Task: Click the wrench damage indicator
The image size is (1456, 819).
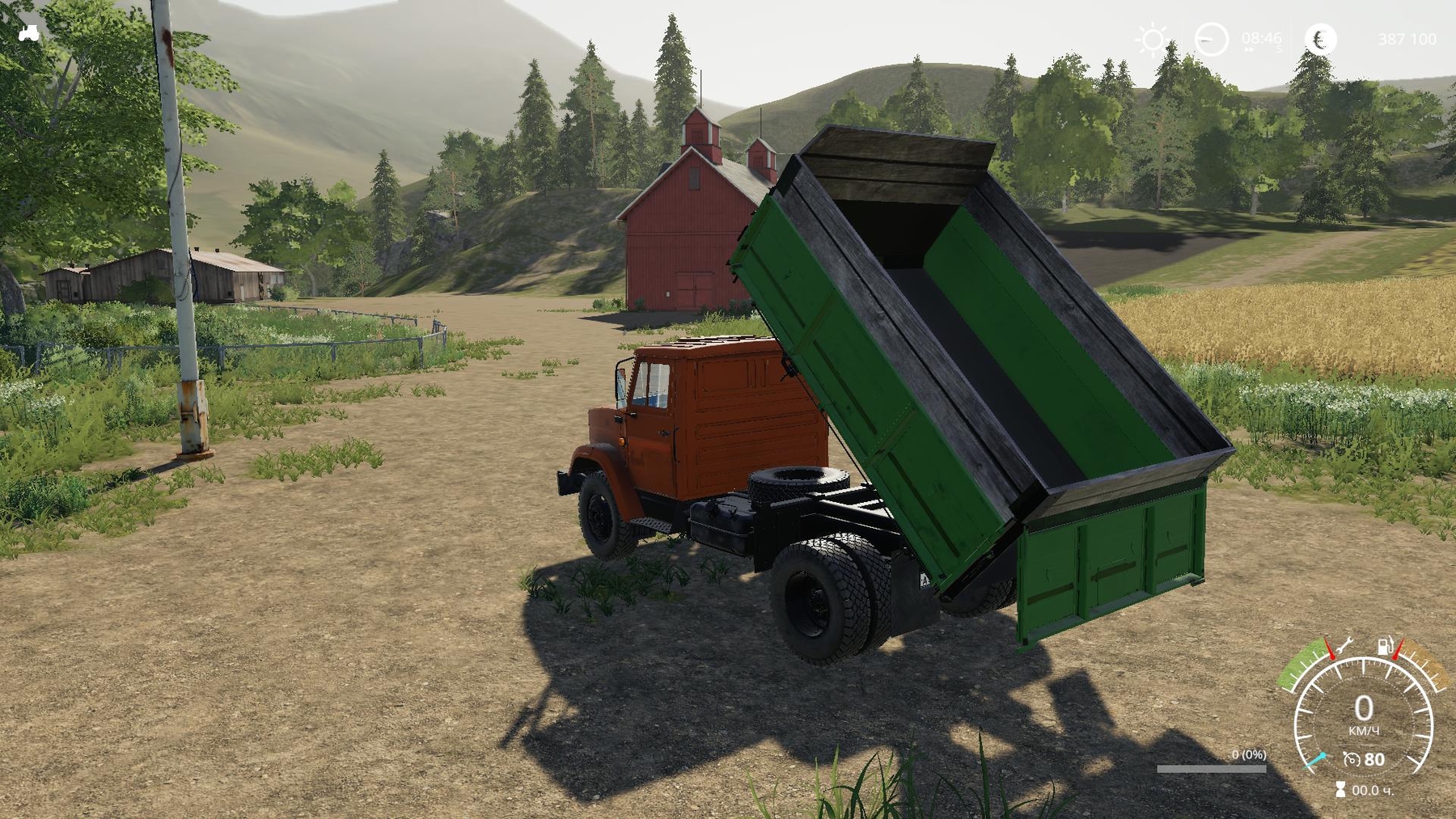Action: click(1344, 645)
